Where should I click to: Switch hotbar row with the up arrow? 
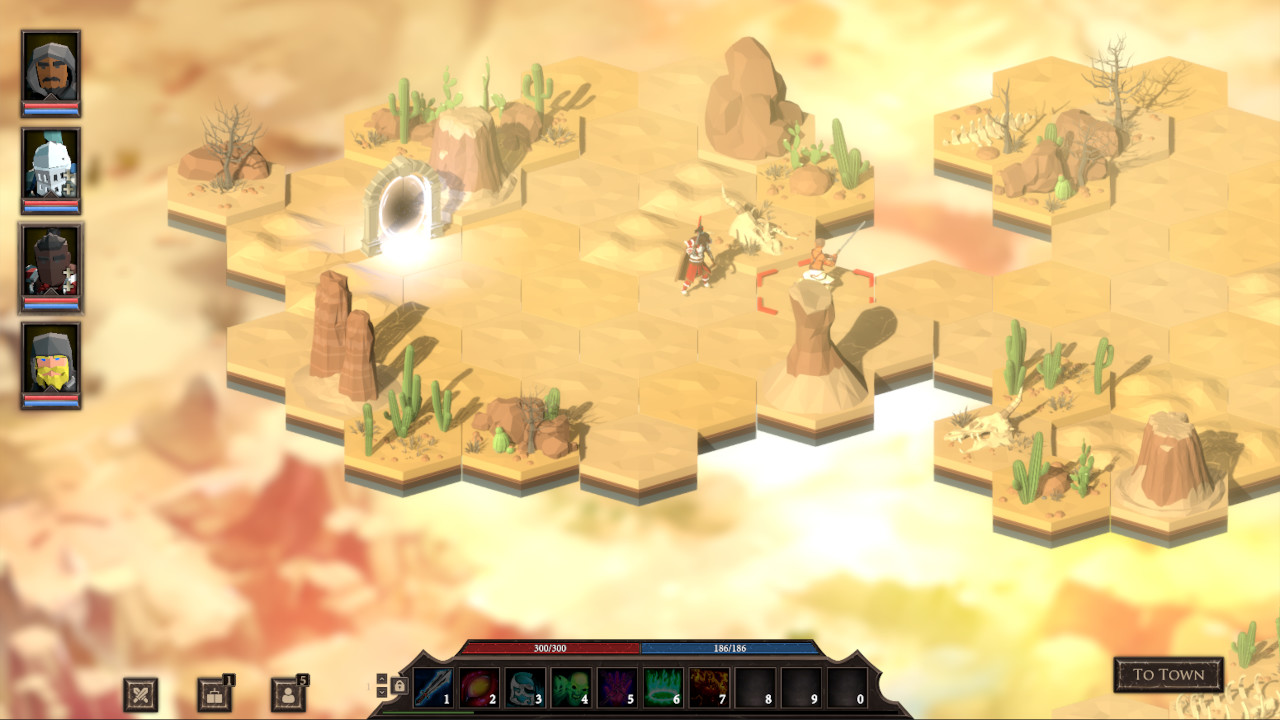coord(382,678)
